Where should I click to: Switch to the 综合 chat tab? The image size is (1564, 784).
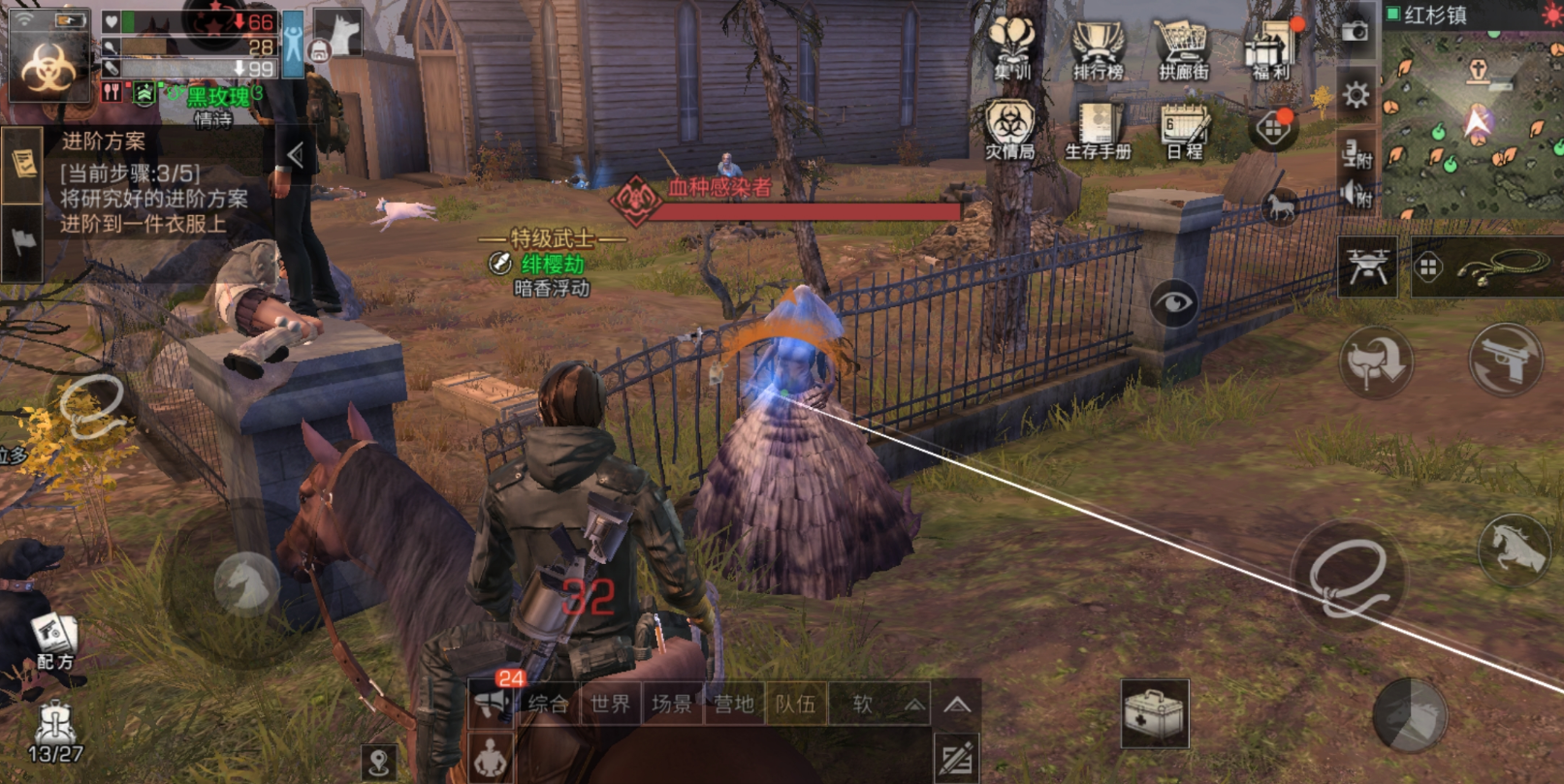tap(549, 705)
